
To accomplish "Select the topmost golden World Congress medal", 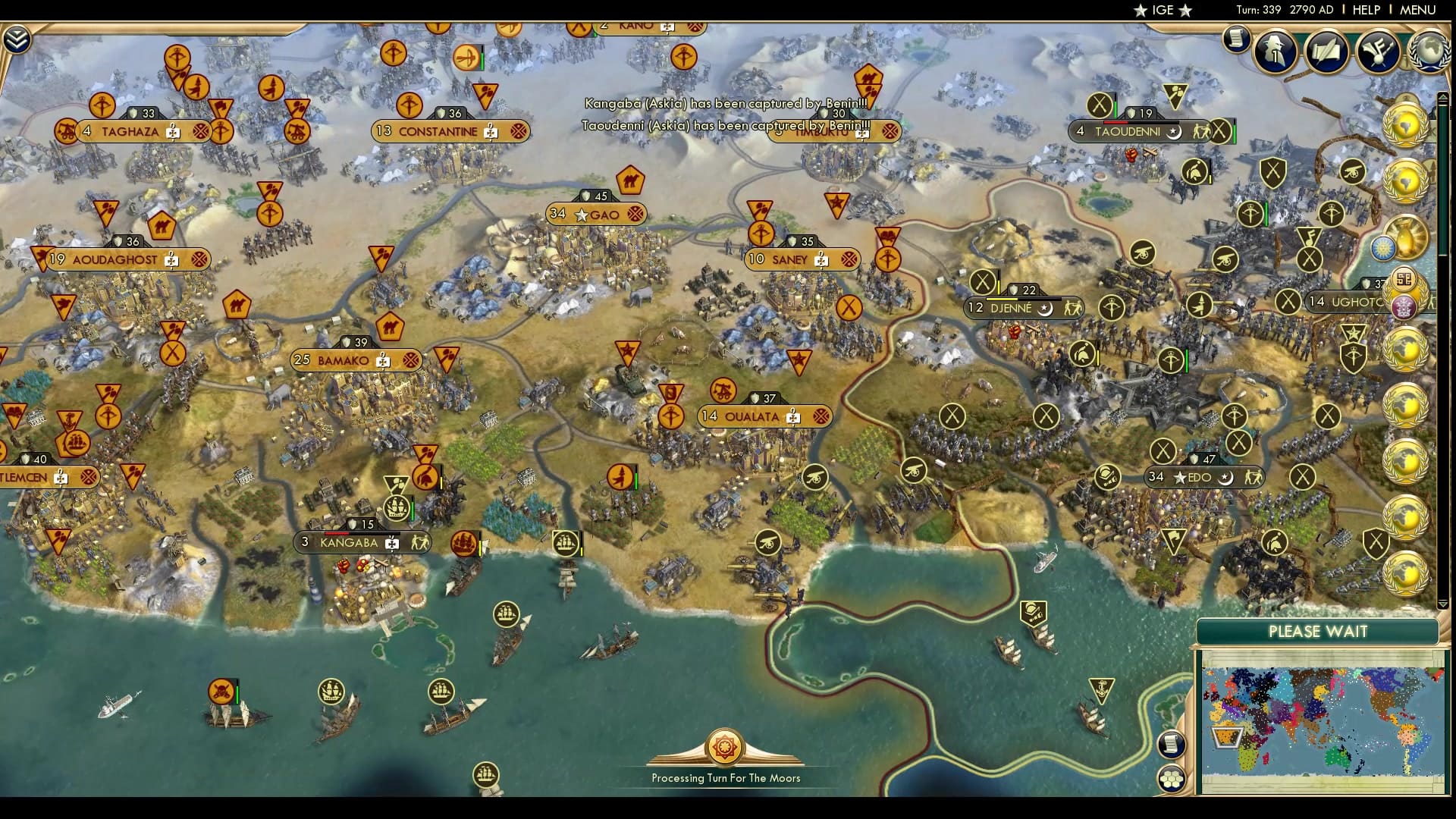I will click(1407, 125).
